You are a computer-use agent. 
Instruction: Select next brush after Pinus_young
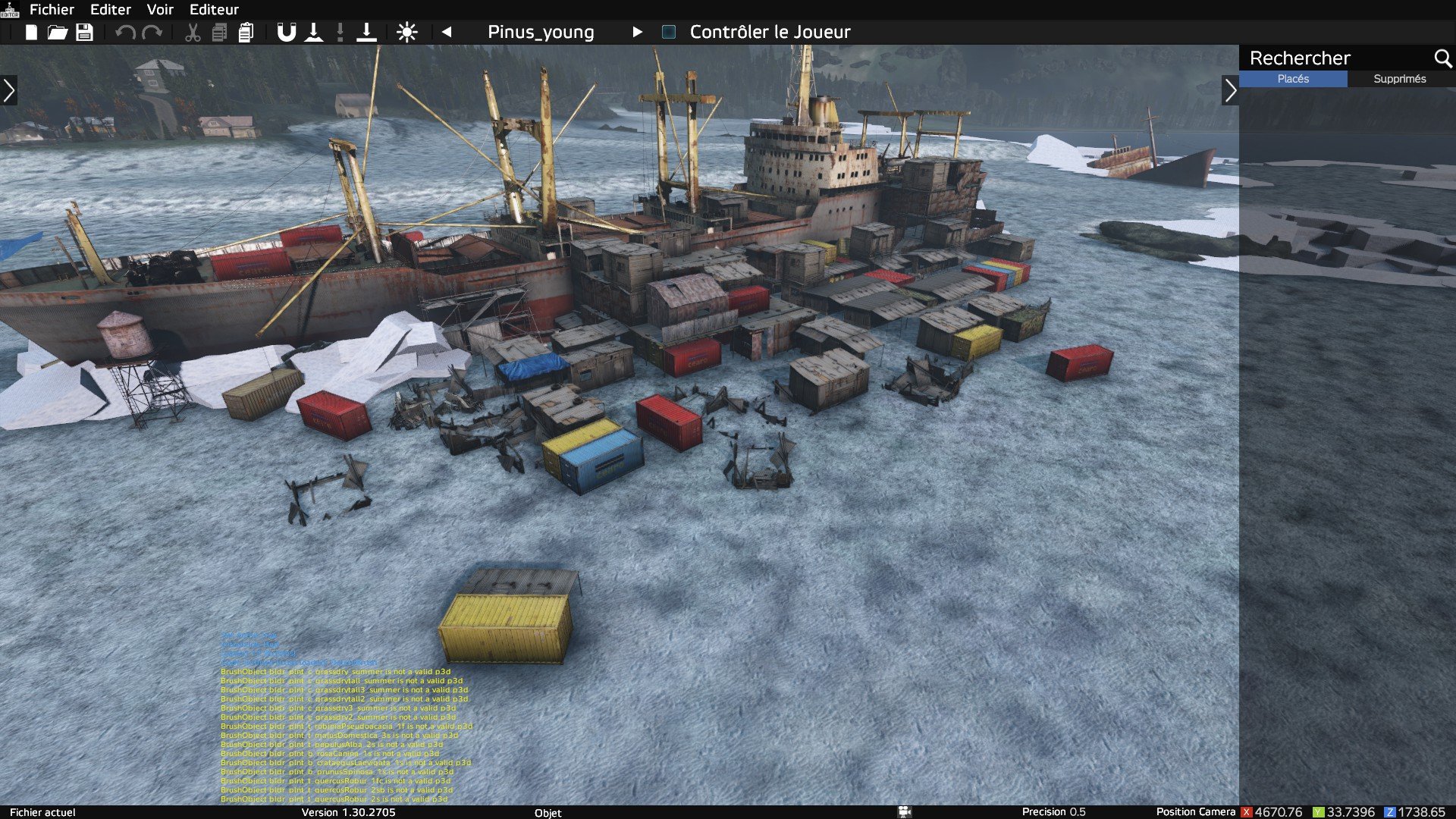tap(637, 32)
